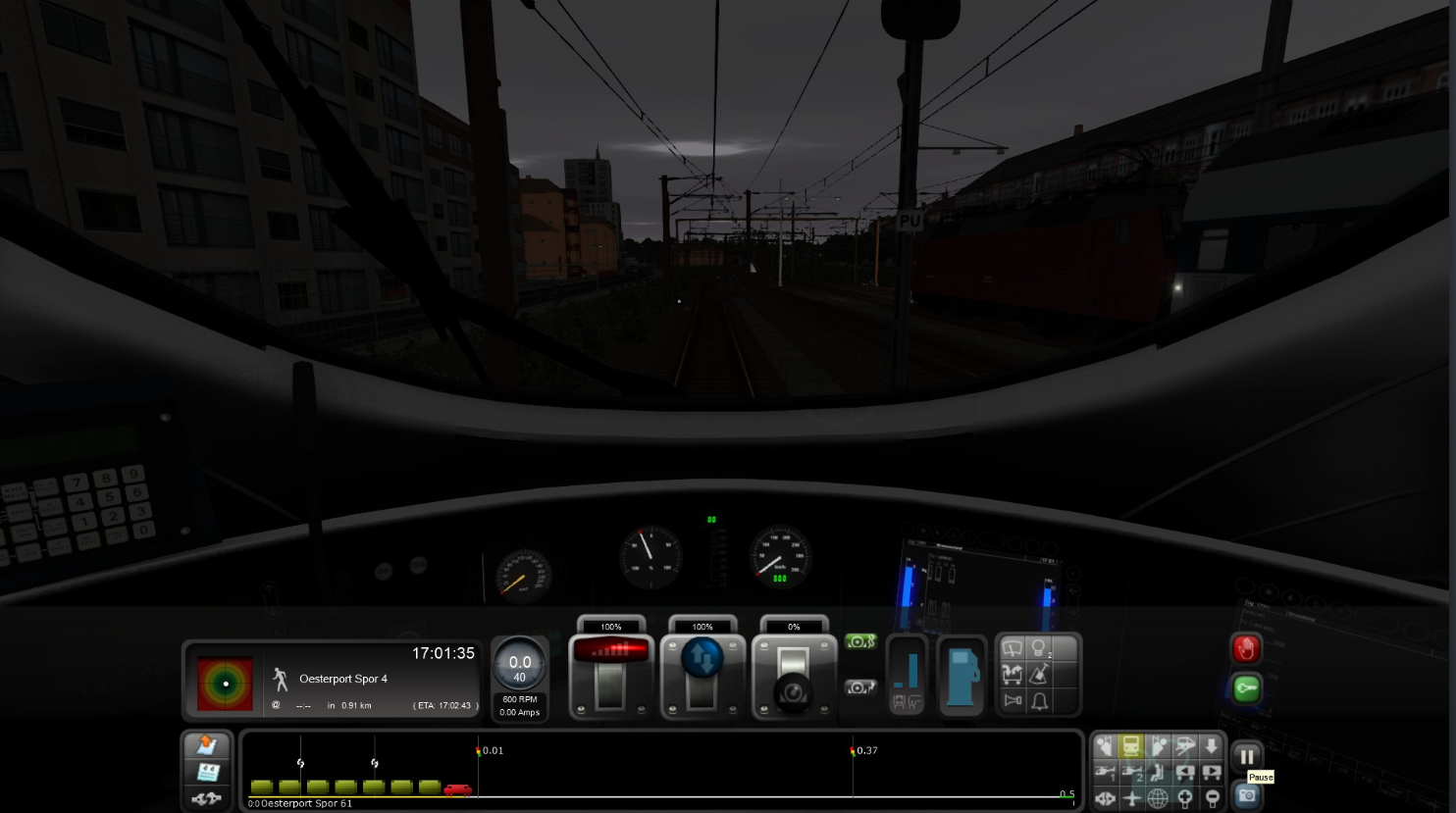Pause the game with the Pause button

point(1246,757)
